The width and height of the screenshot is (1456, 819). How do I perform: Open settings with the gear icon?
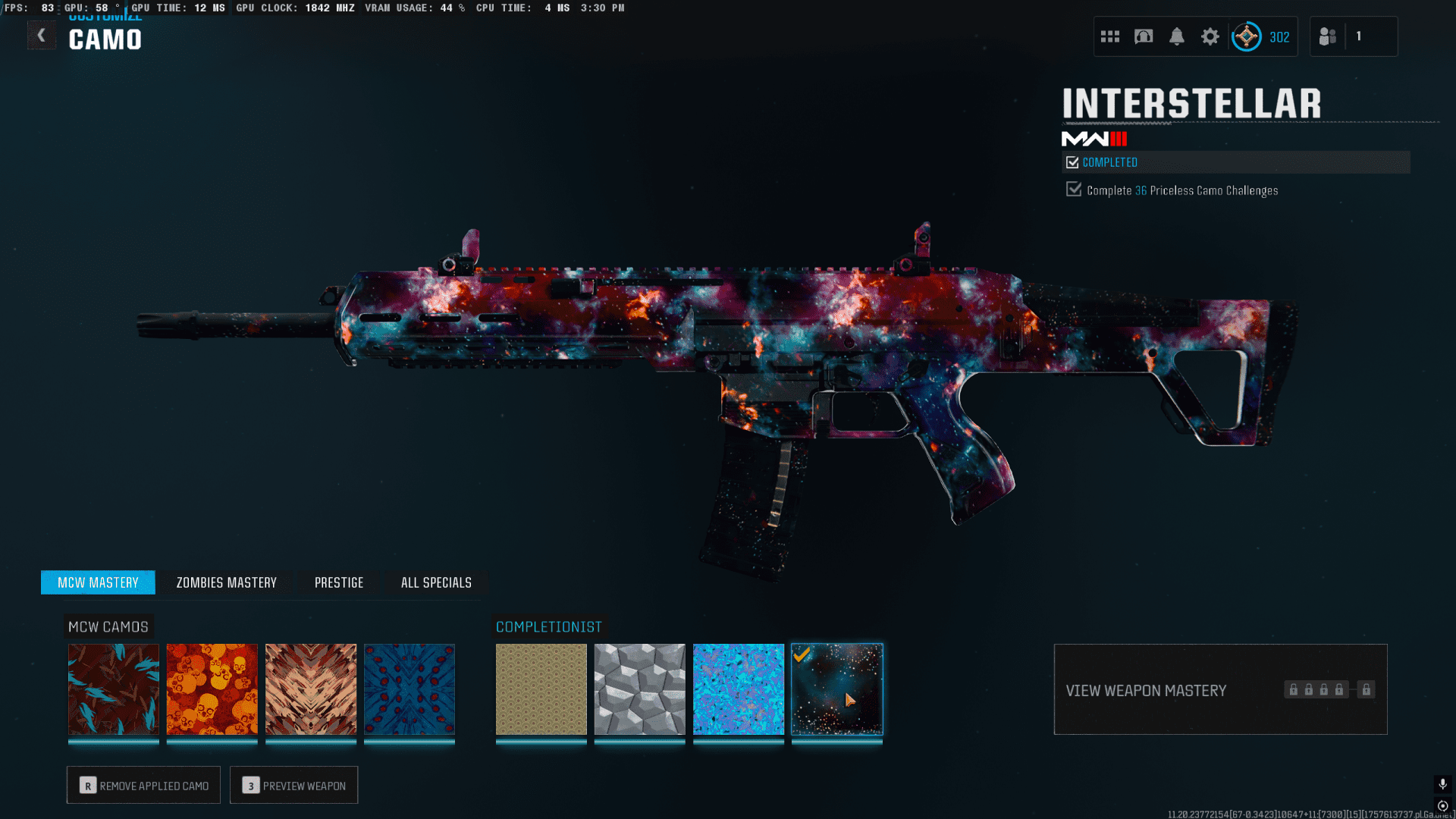(1210, 36)
